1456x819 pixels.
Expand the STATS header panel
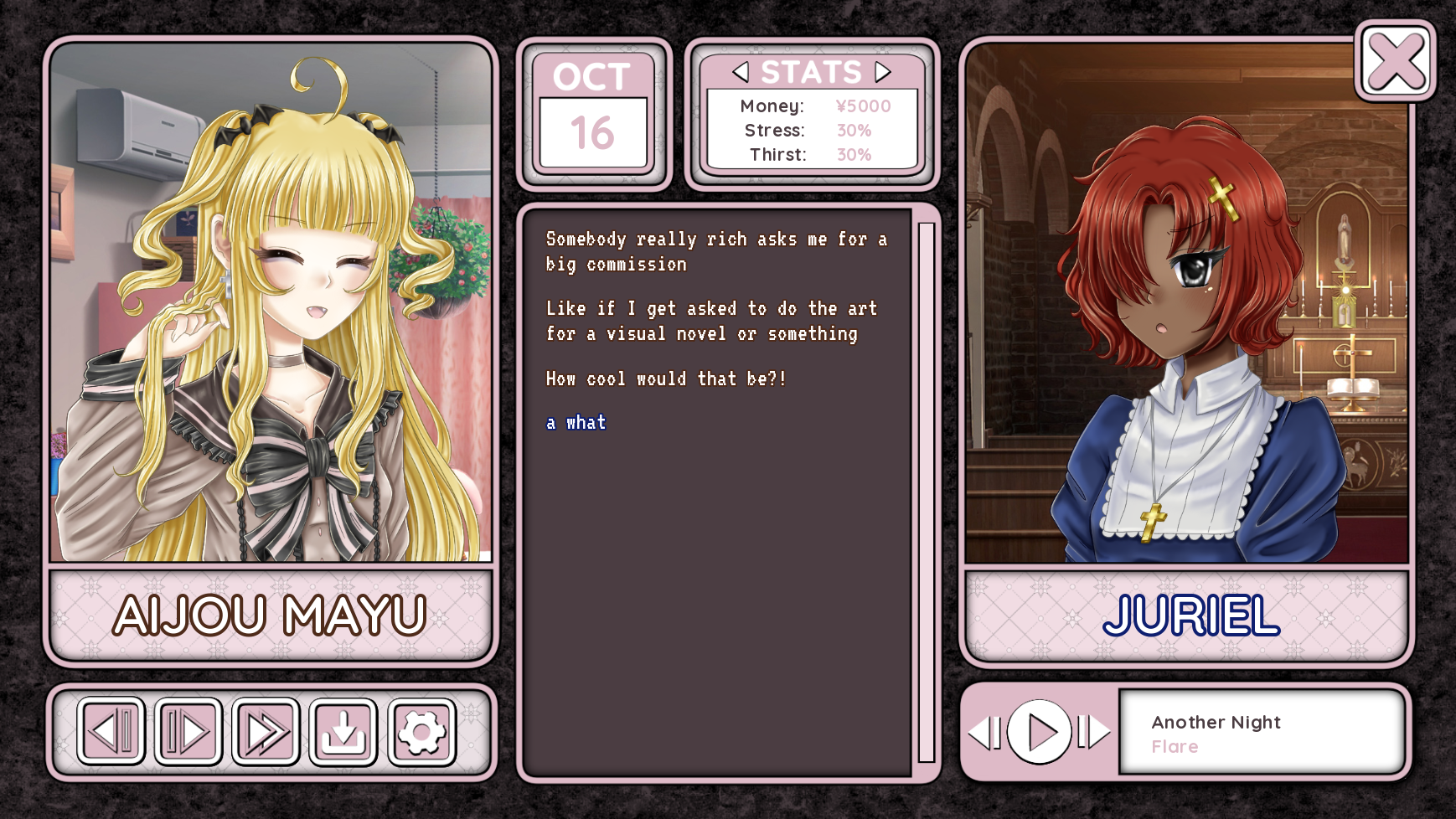coord(810,73)
